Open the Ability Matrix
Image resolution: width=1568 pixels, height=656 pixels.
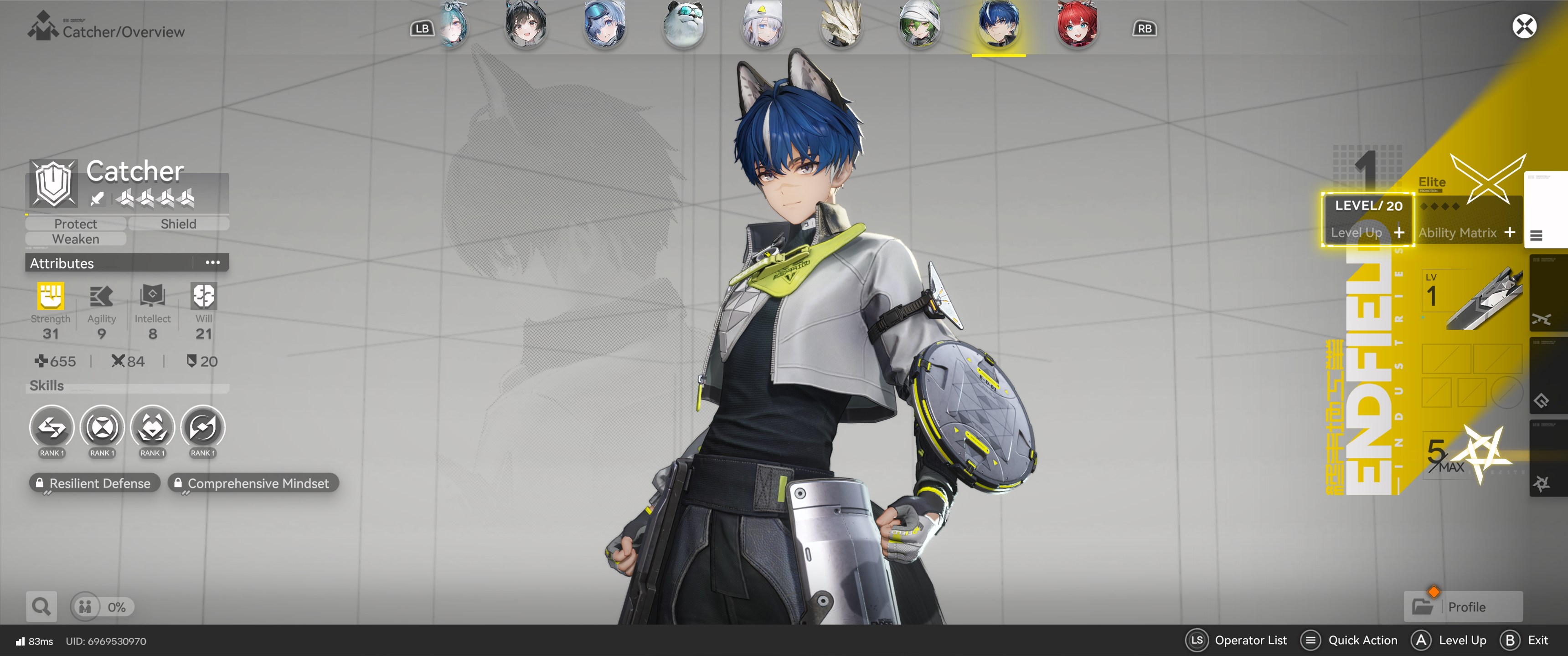click(x=1466, y=232)
